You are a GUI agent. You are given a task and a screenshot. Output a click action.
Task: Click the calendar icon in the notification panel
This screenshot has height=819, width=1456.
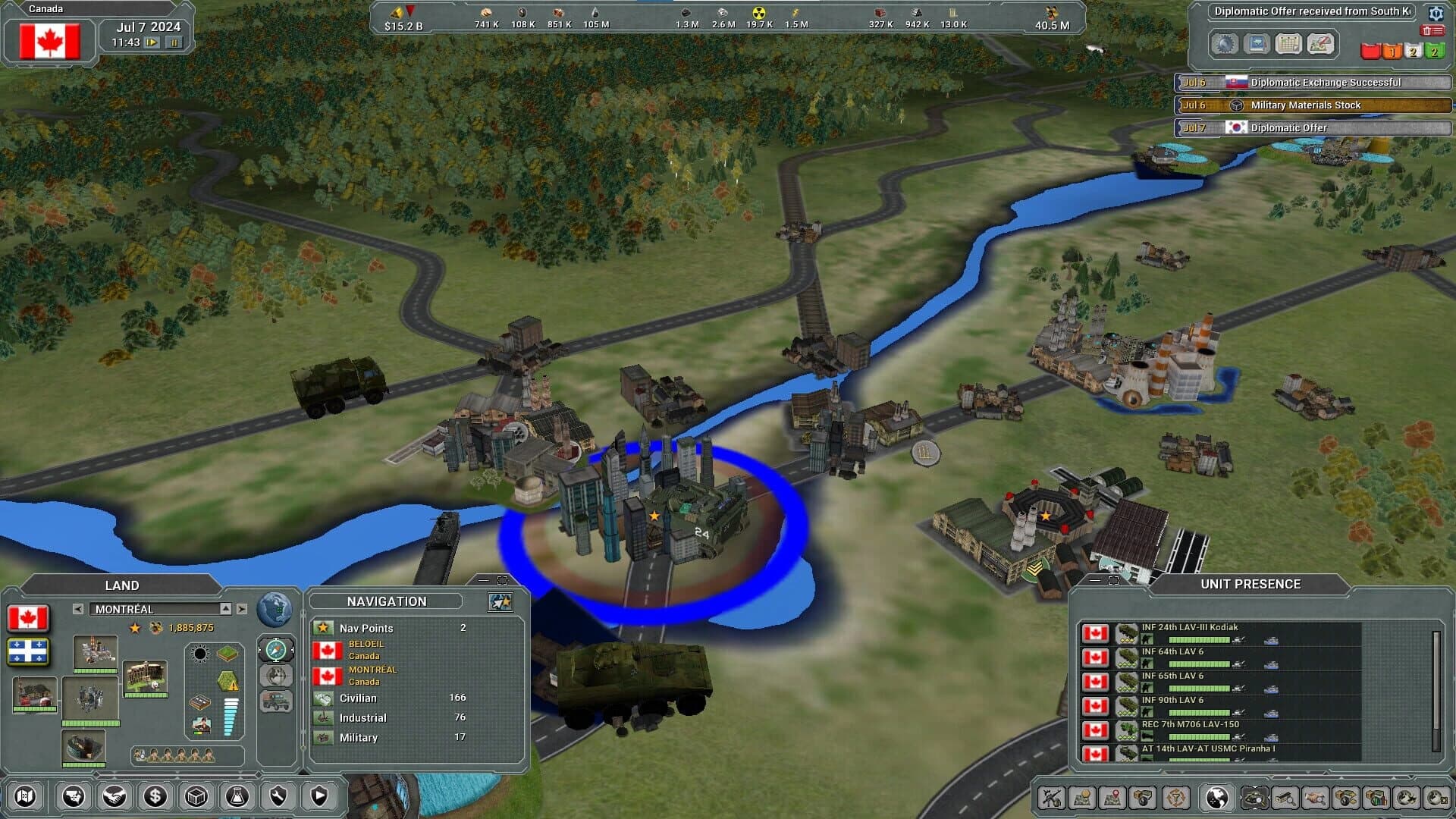1289,44
